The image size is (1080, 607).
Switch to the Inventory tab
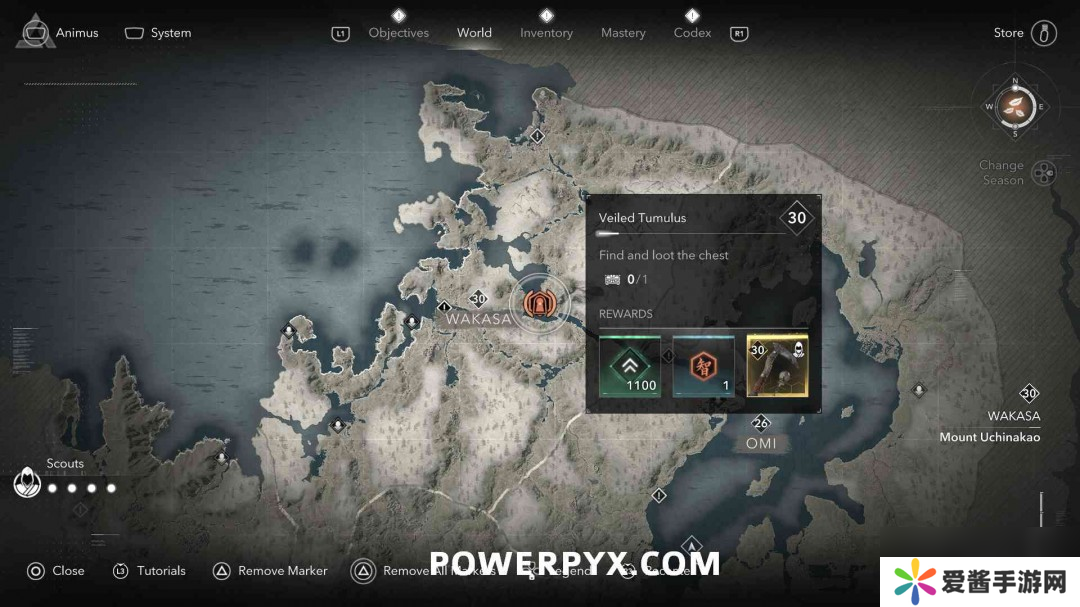(x=546, y=33)
